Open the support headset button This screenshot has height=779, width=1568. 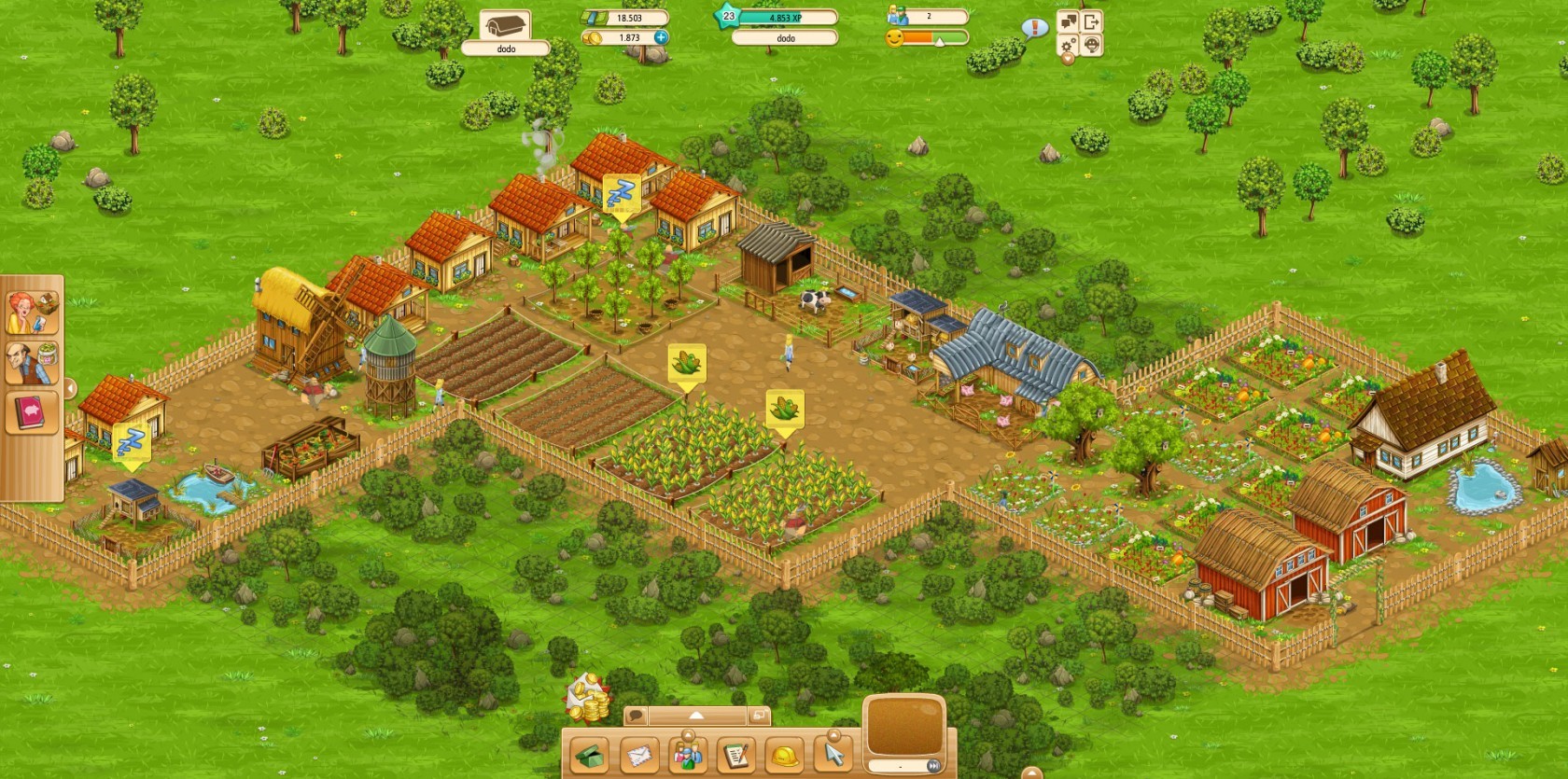[x=1091, y=45]
